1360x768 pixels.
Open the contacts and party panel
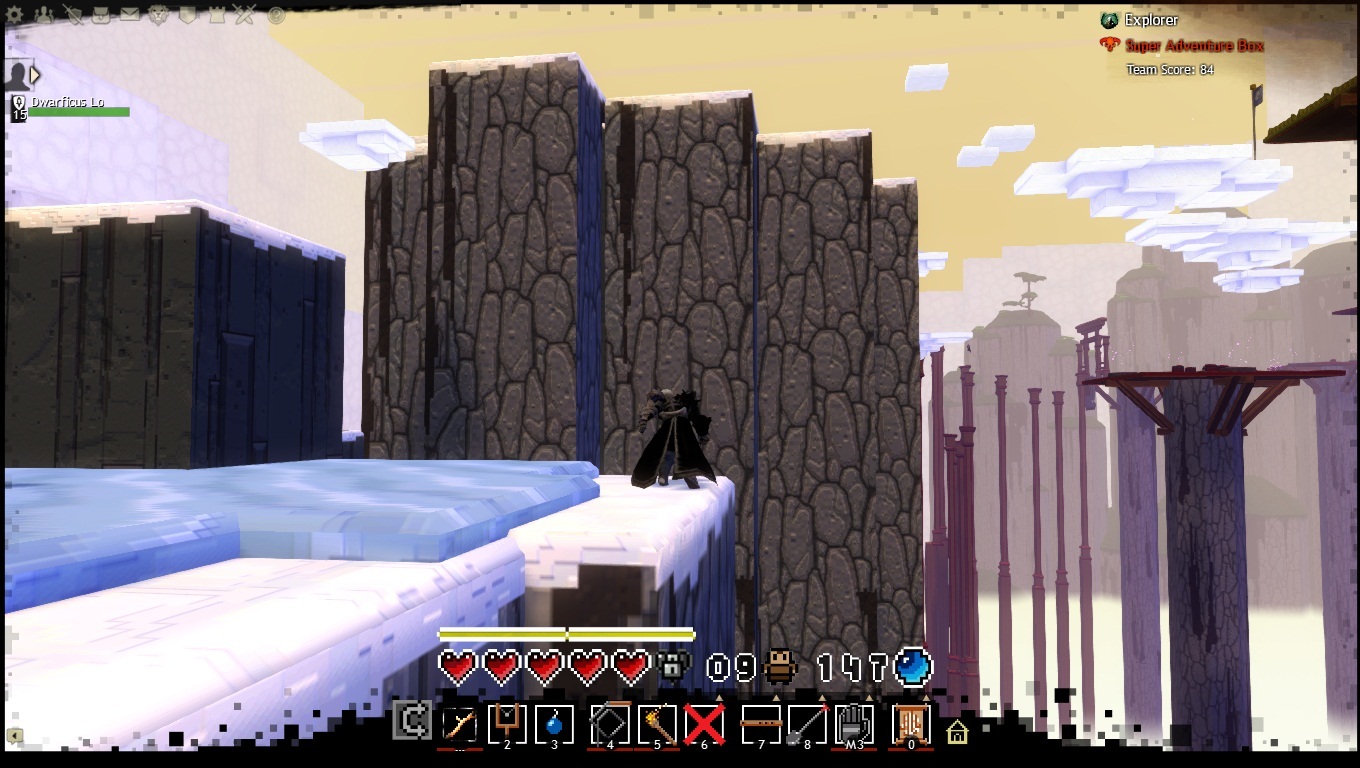[44, 15]
